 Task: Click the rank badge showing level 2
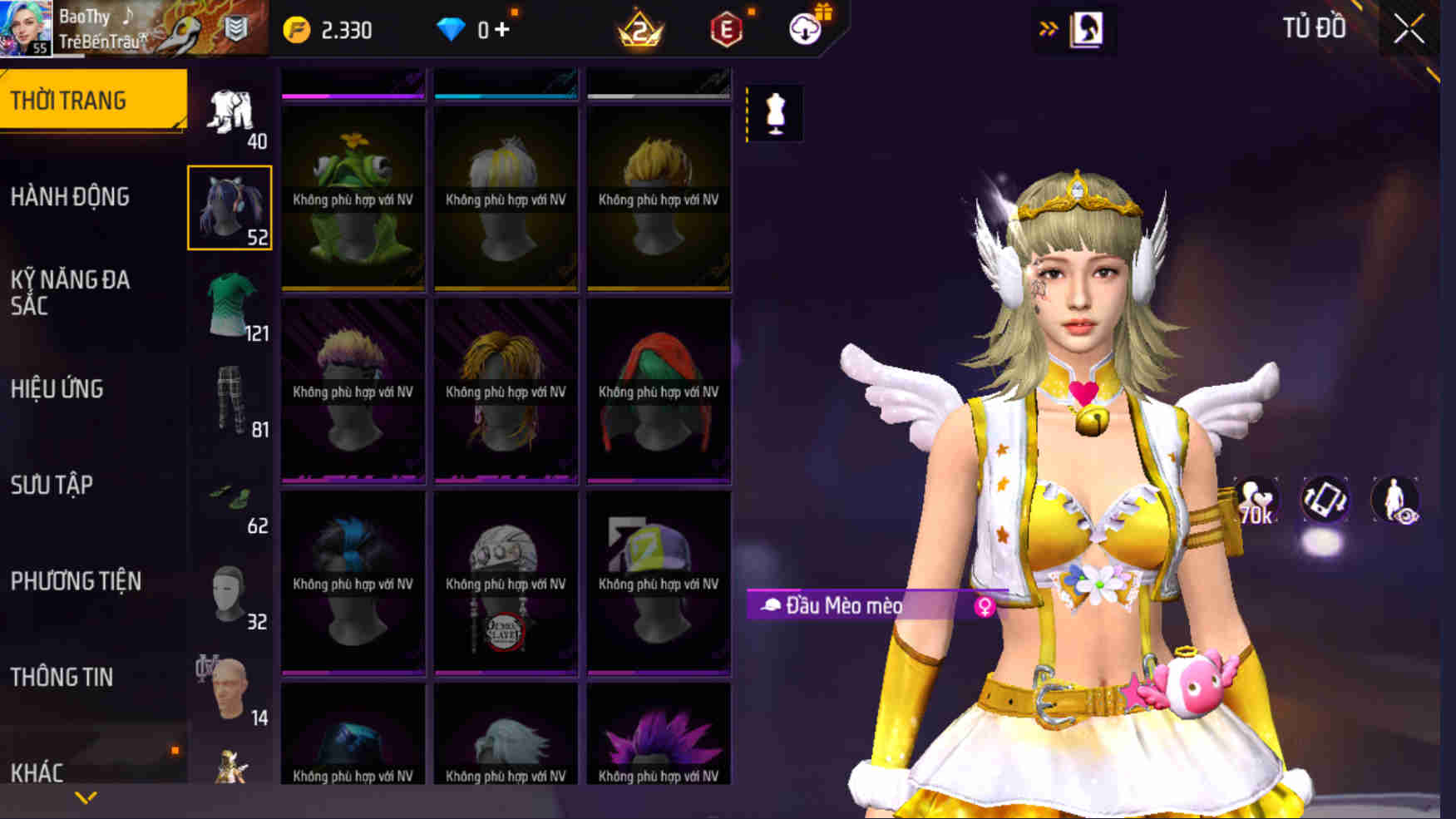(640, 27)
